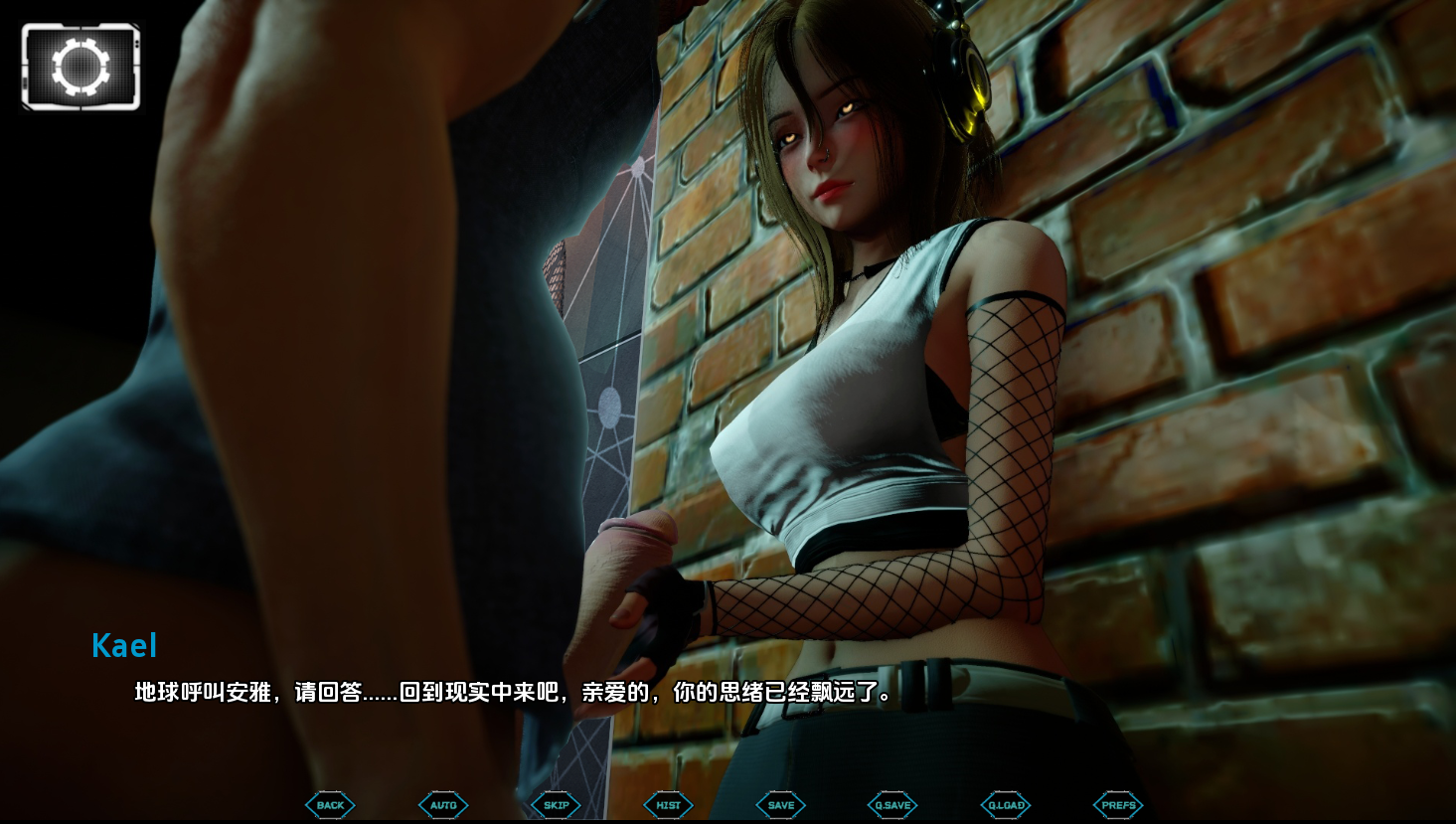Select the SKIP hexagon icon
The height and width of the screenshot is (824, 1456).
[x=556, y=805]
